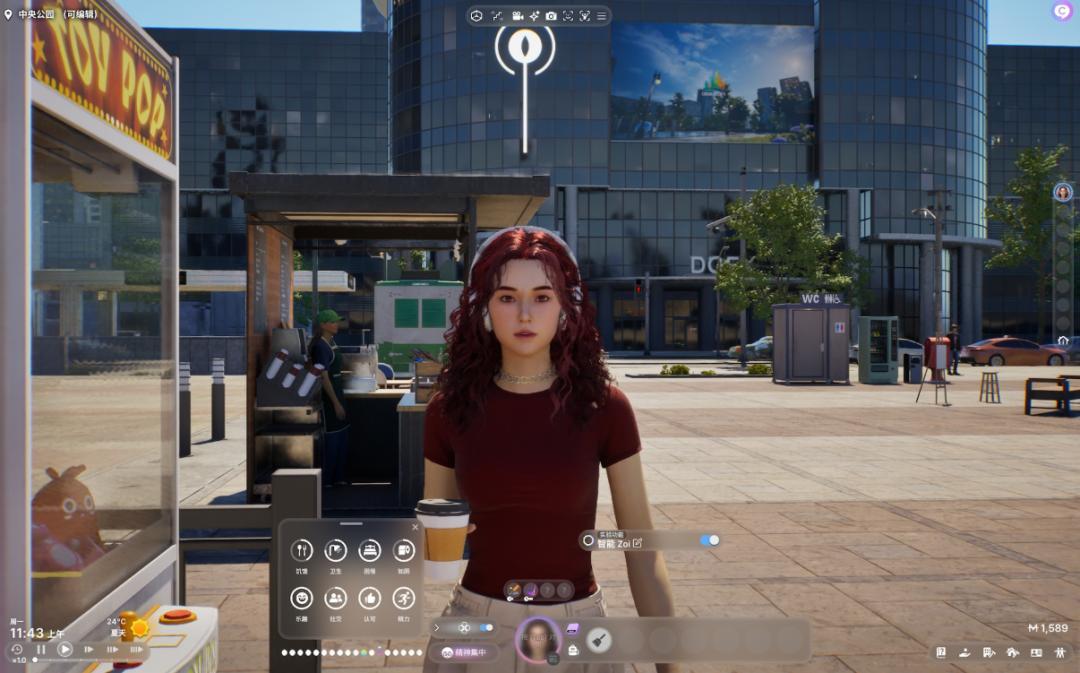Set game speed to normal play
This screenshot has height=673, width=1080.
(65, 649)
